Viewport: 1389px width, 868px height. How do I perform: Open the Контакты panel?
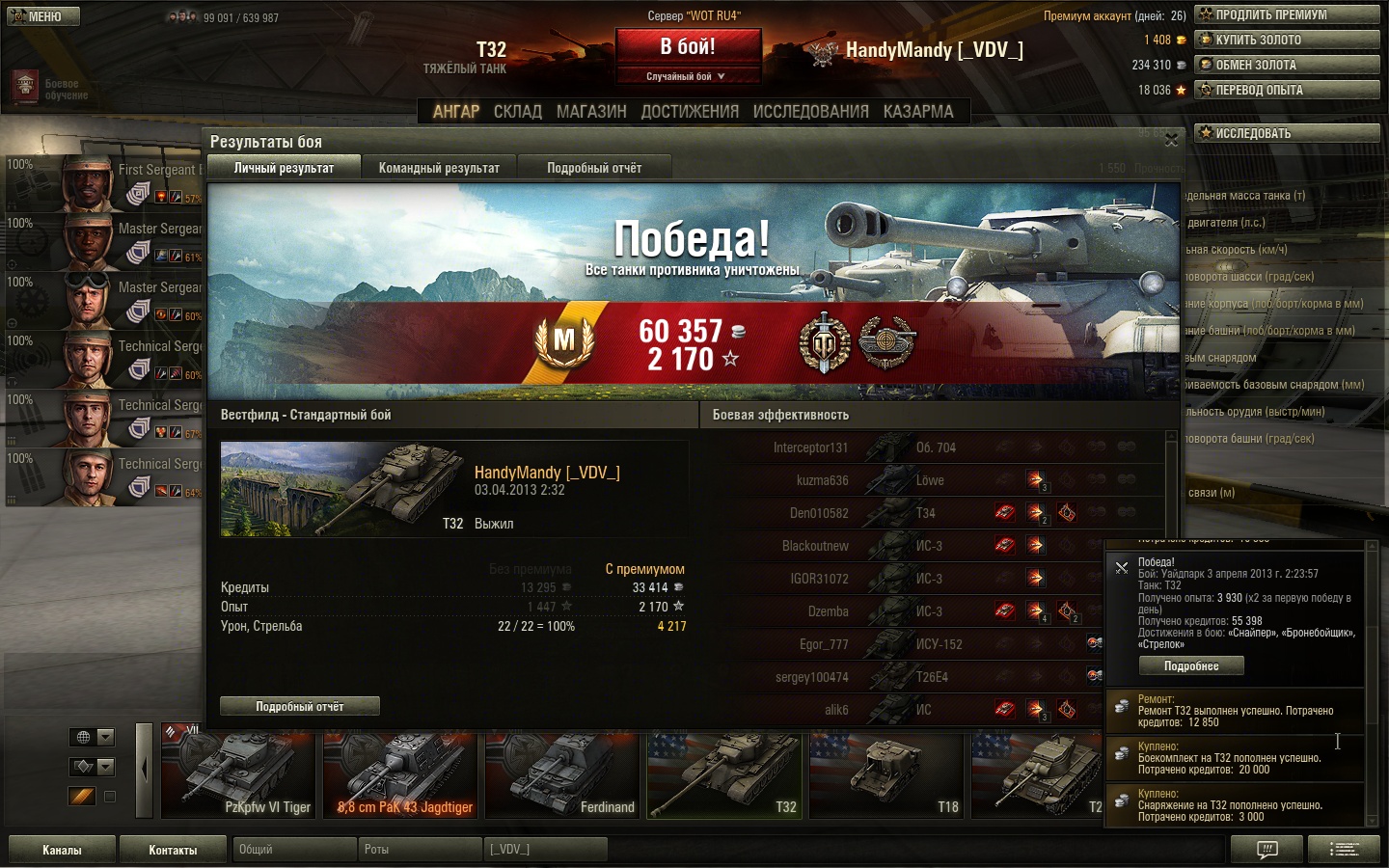coord(173,850)
